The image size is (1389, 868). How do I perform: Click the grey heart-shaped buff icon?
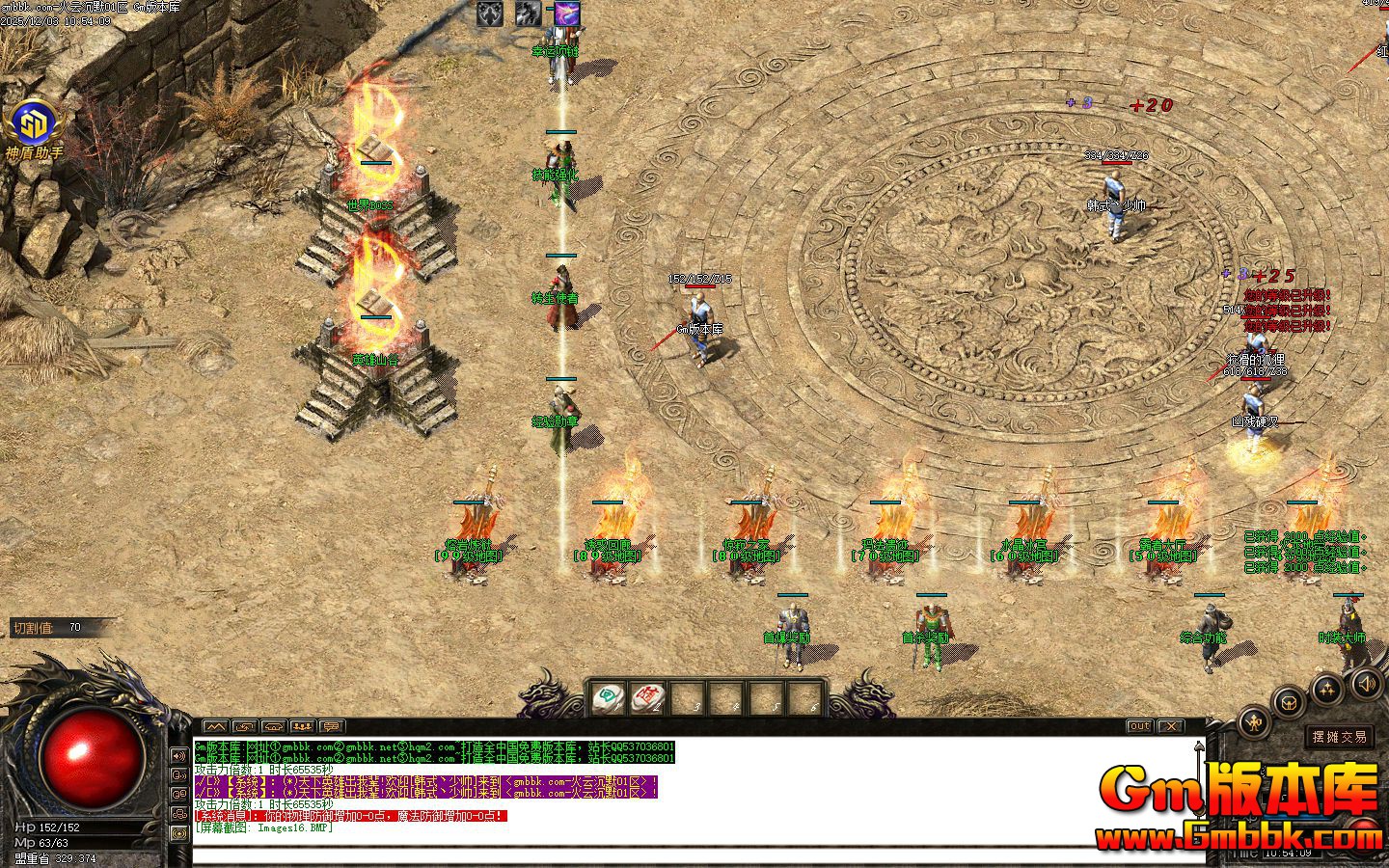[x=490, y=14]
